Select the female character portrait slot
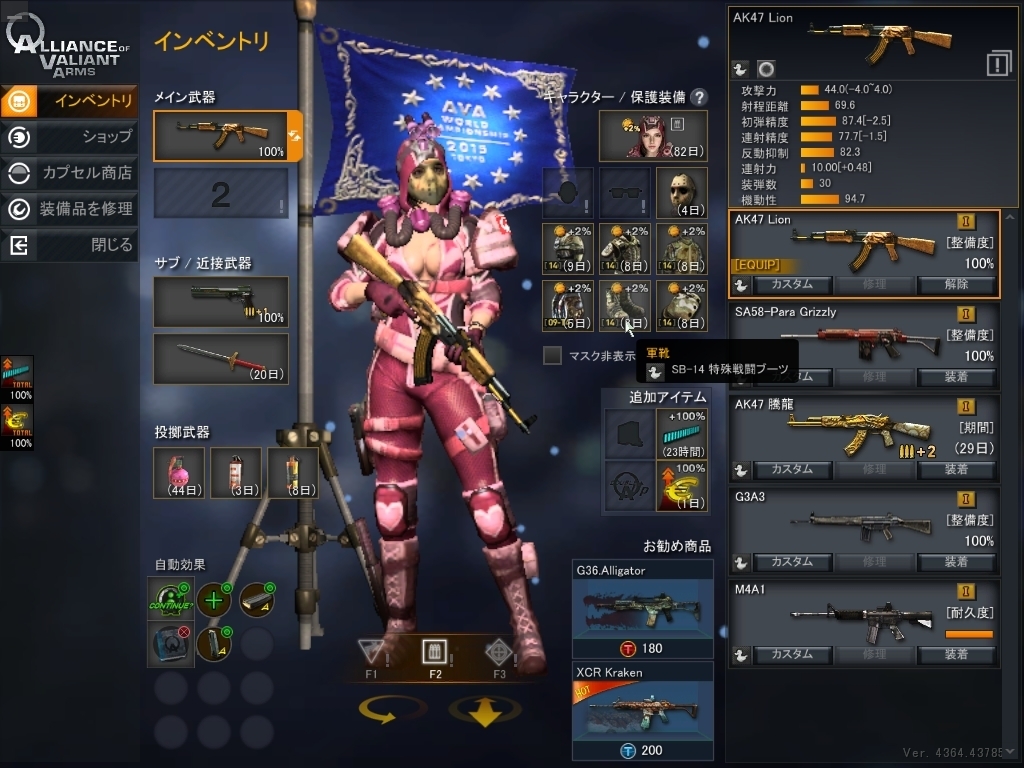 coord(653,136)
